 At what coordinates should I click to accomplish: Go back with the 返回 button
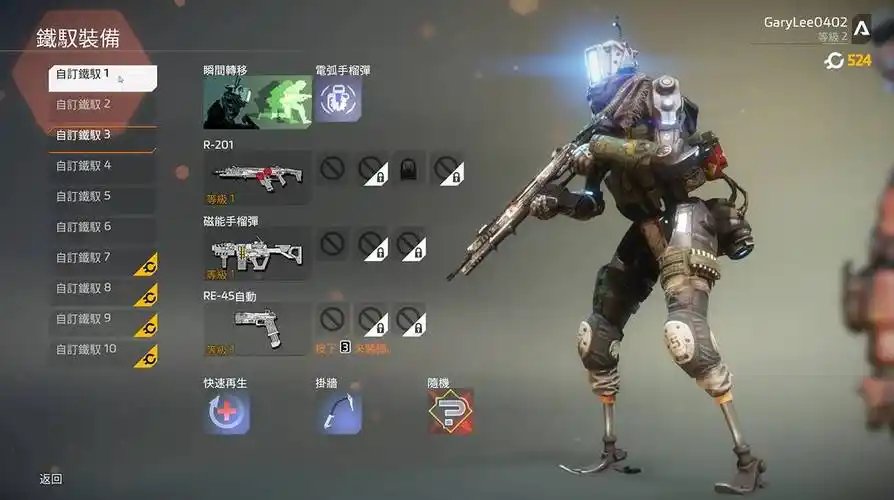pyautogui.click(x=51, y=479)
